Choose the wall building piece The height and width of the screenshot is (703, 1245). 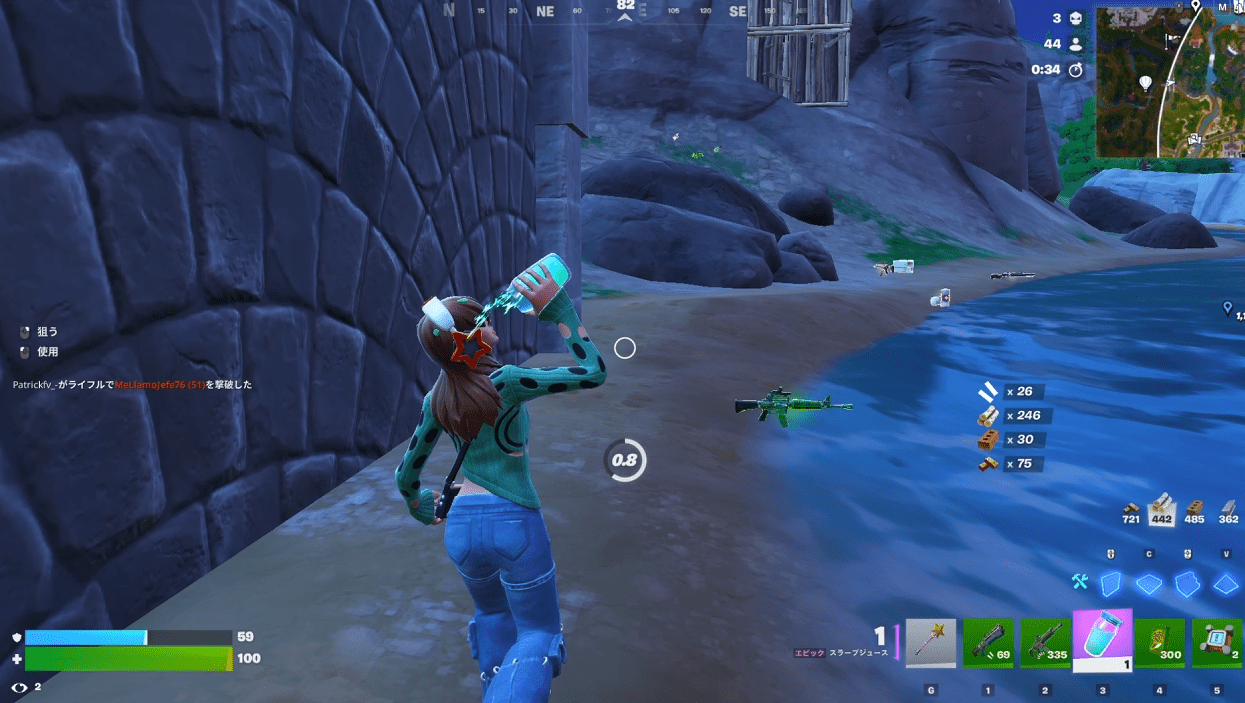click(1111, 583)
